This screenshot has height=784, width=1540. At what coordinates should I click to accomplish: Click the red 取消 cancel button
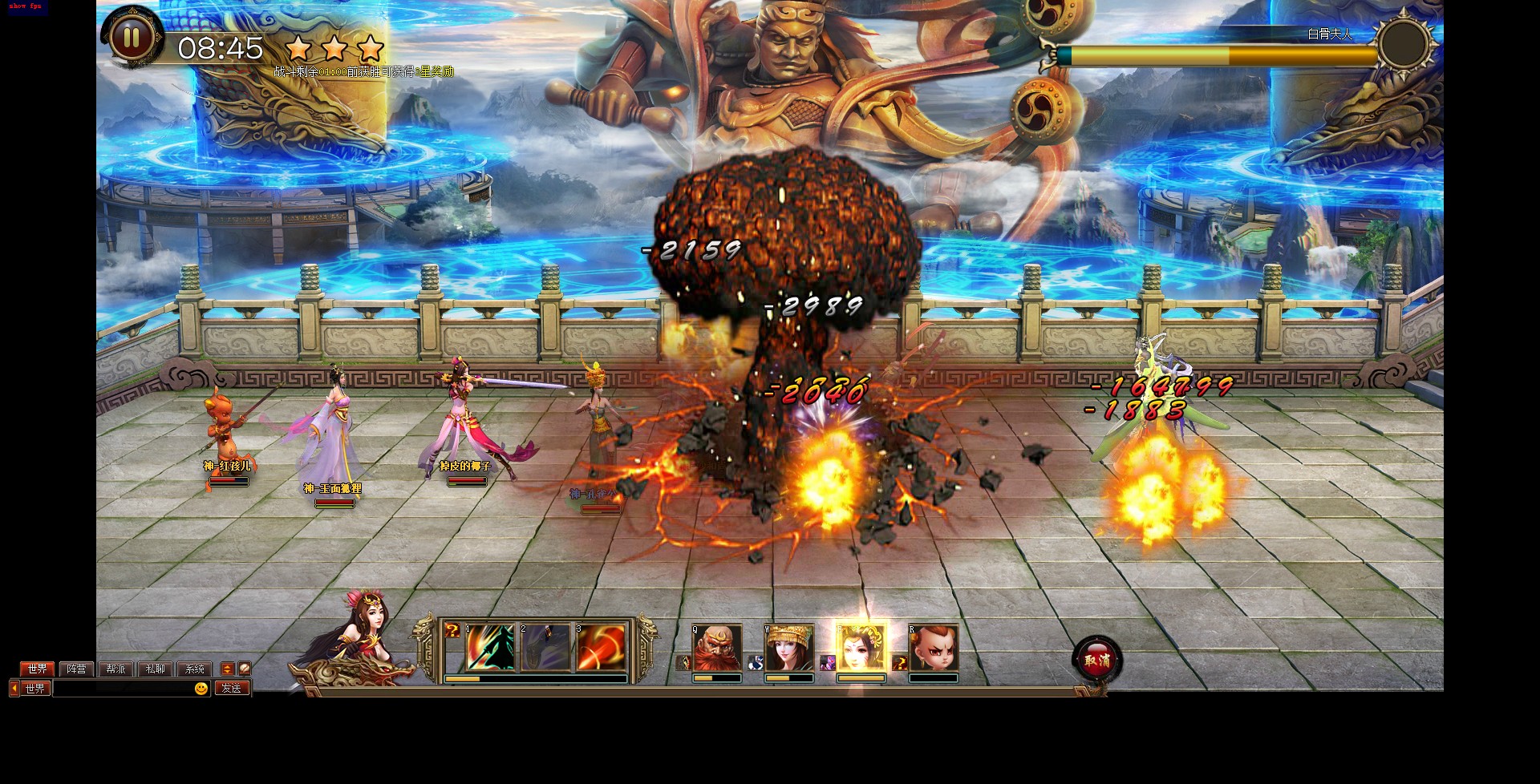[x=1096, y=661]
